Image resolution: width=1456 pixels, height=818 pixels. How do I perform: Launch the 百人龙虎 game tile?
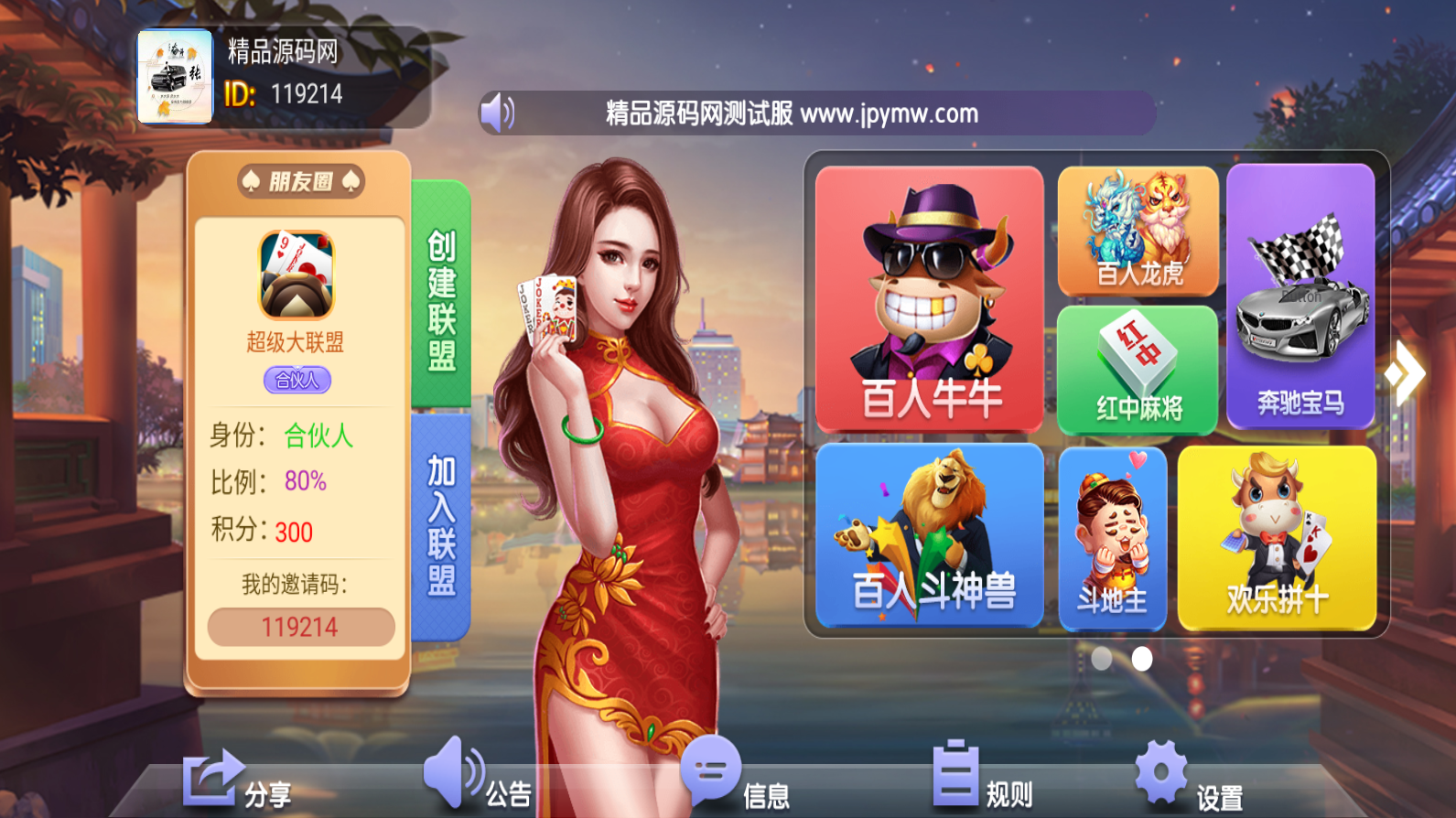(x=1137, y=231)
